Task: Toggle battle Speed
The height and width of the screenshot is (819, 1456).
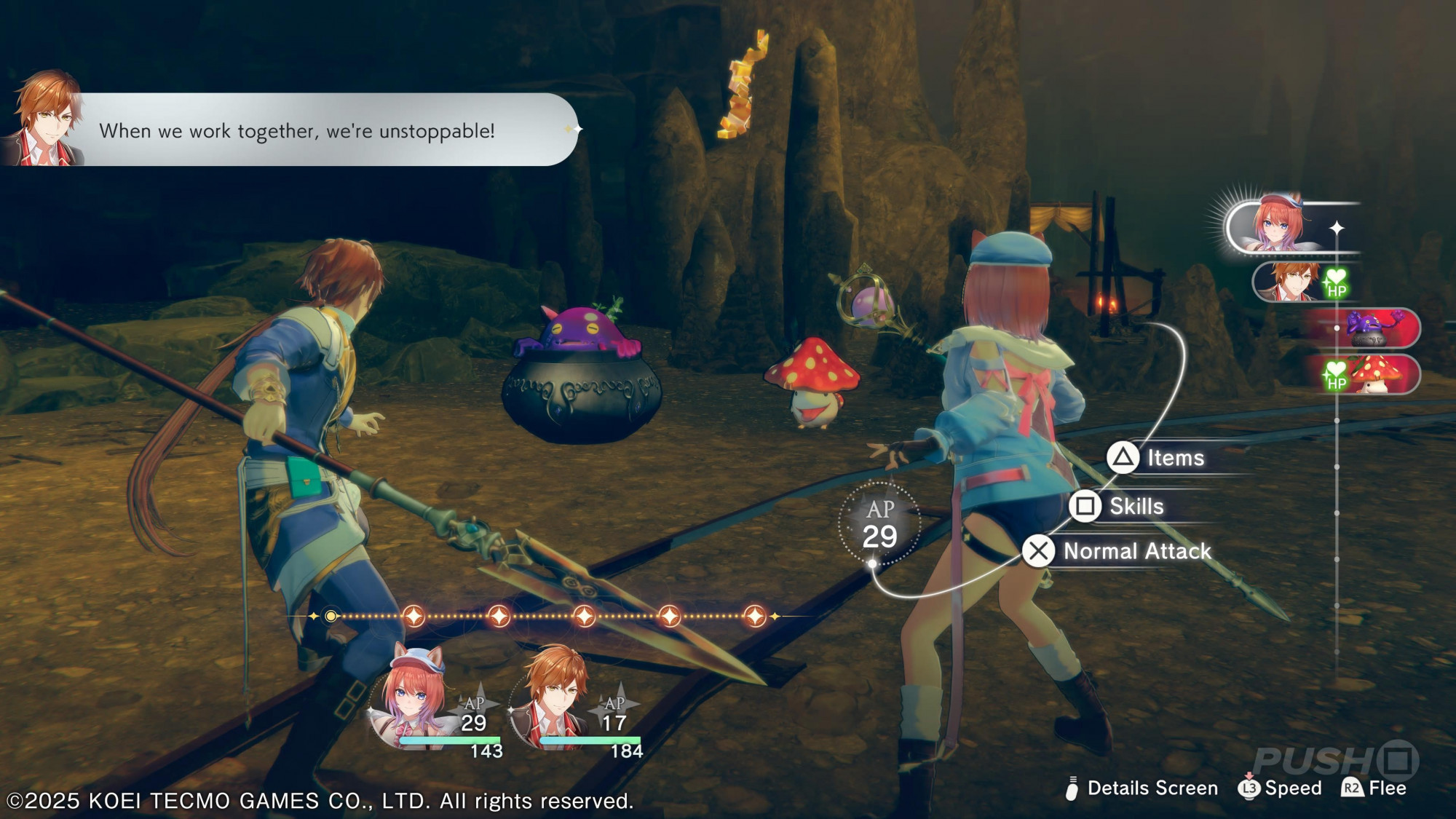Action: pos(1280,788)
